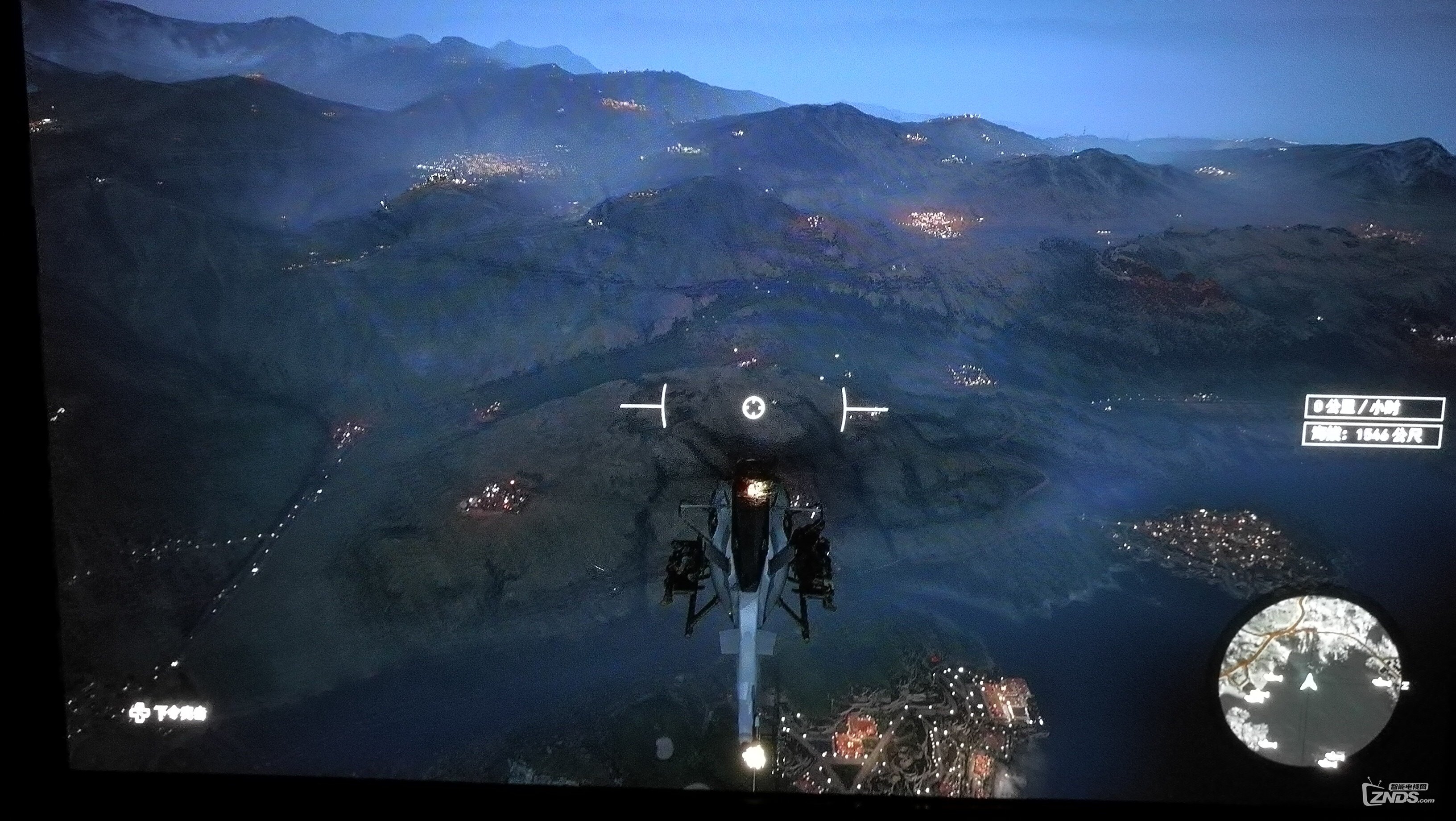Image resolution: width=1456 pixels, height=821 pixels.
Task: Select the north compass marker beside the minimap
Action: 1405,685
